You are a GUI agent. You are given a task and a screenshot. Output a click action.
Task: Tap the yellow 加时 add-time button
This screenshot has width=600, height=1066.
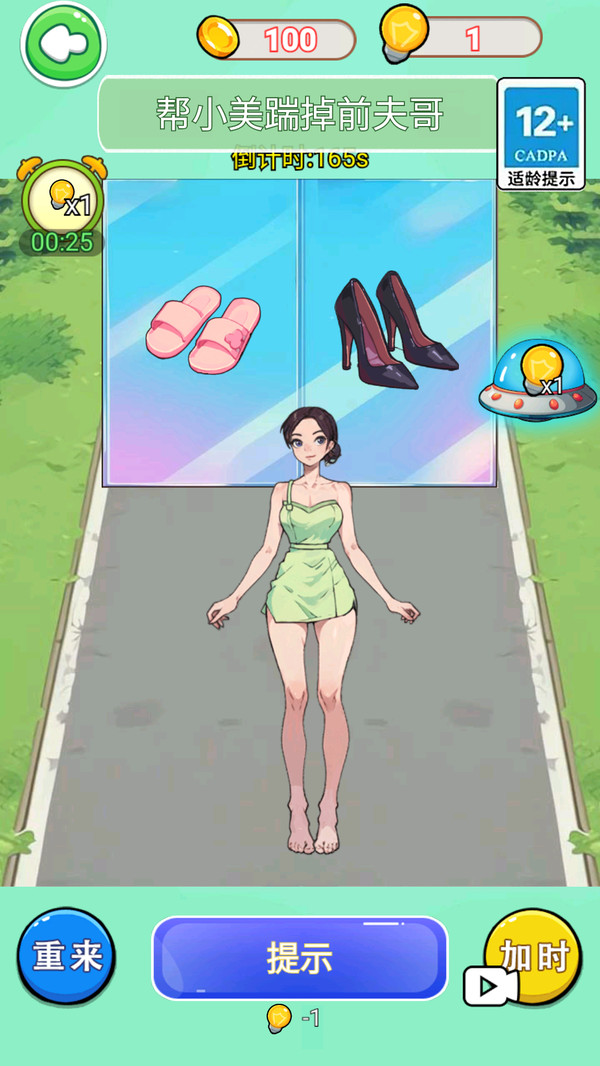[x=532, y=958]
